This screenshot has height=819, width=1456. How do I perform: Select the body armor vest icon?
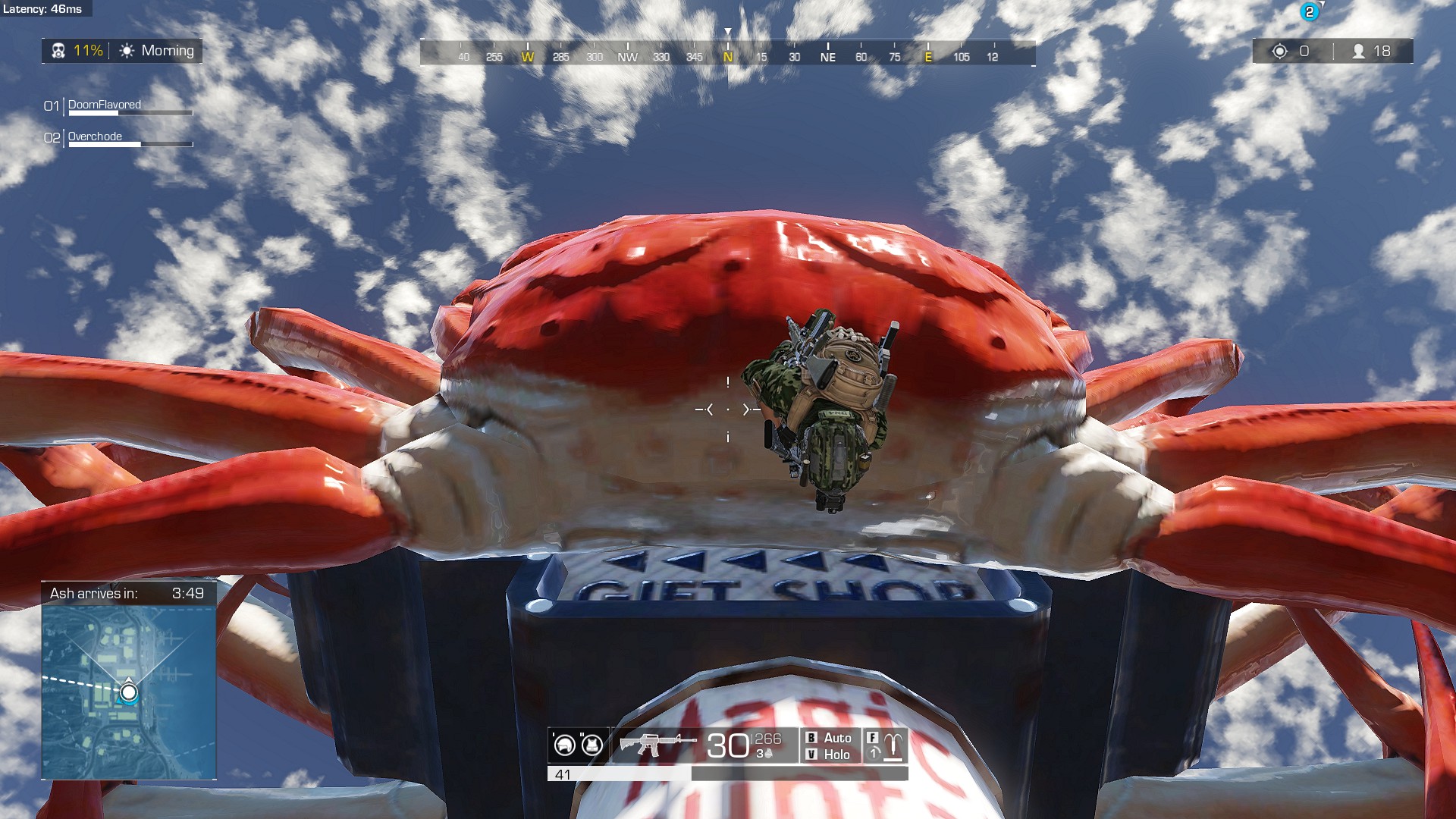click(592, 745)
